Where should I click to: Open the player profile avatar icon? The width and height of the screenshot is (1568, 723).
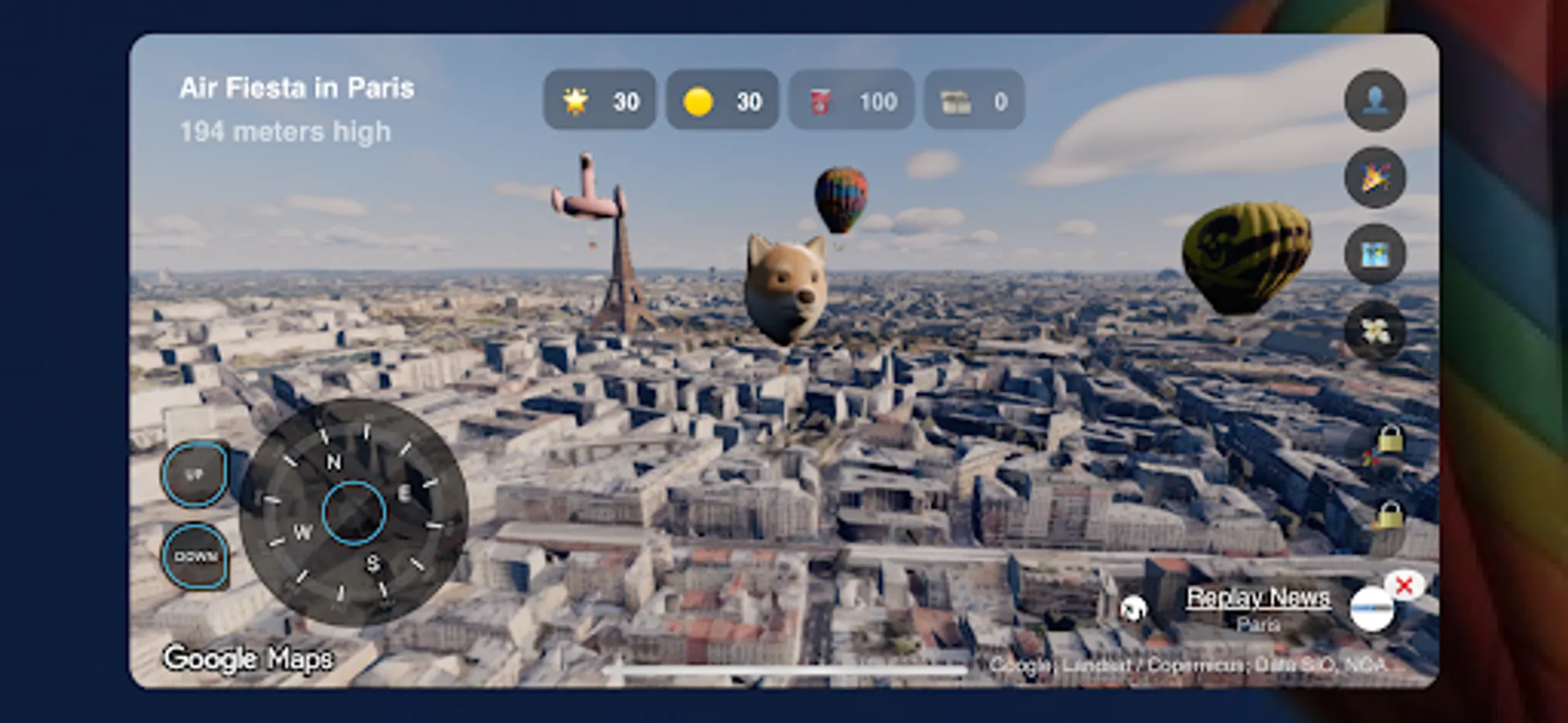1376,99
